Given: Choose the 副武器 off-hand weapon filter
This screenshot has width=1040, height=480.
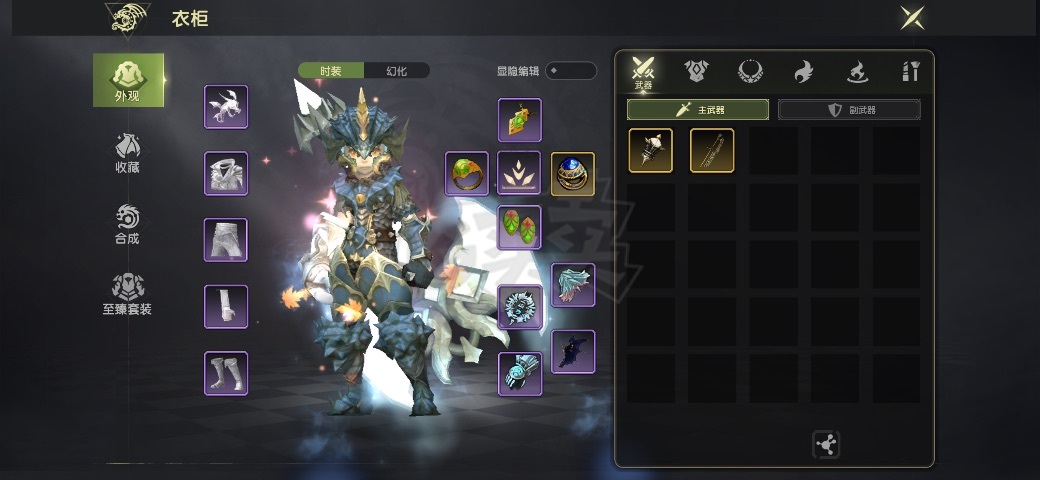Looking at the screenshot, I should (x=849, y=109).
